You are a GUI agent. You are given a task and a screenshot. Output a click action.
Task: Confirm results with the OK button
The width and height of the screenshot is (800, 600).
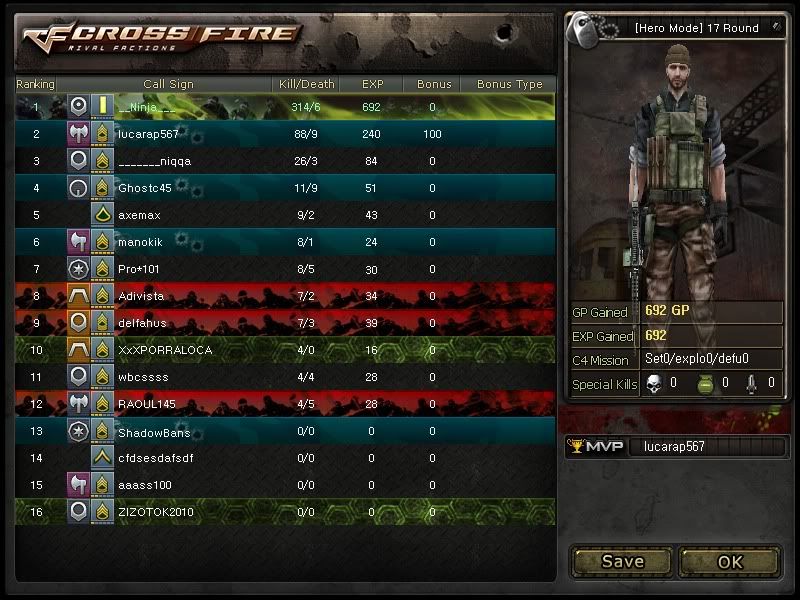[730, 561]
